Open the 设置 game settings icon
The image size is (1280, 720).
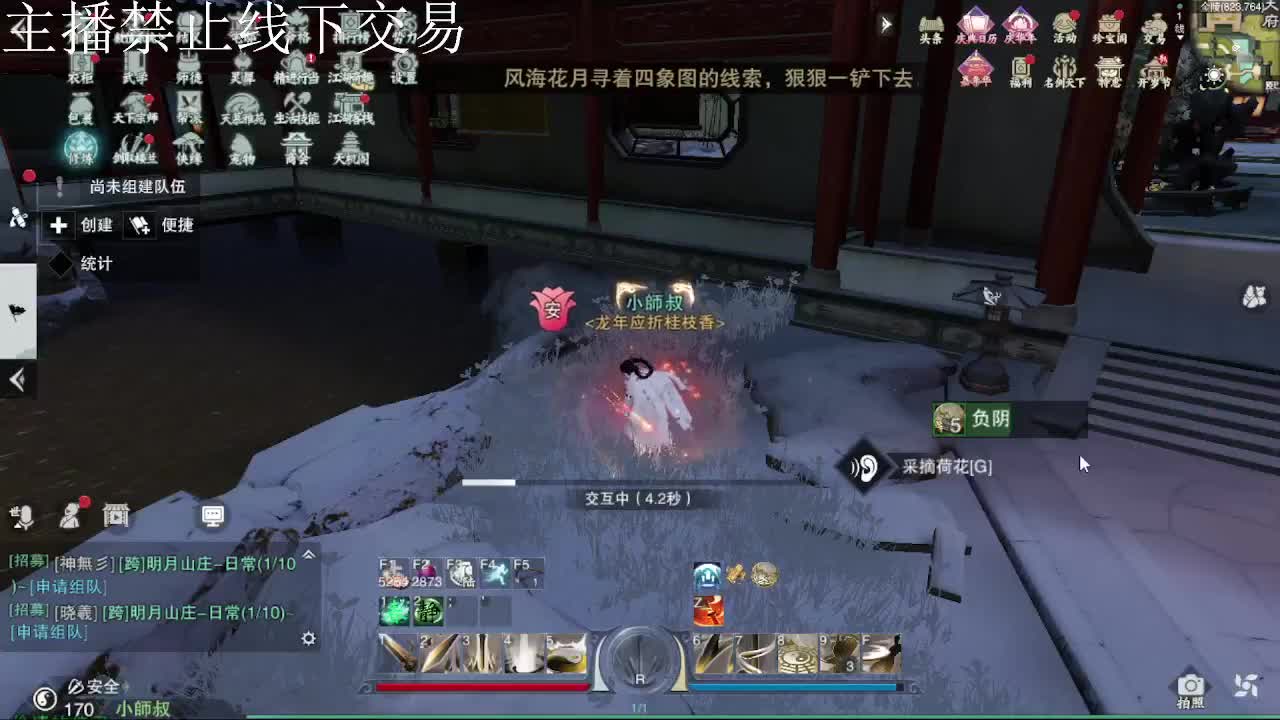click(x=404, y=65)
